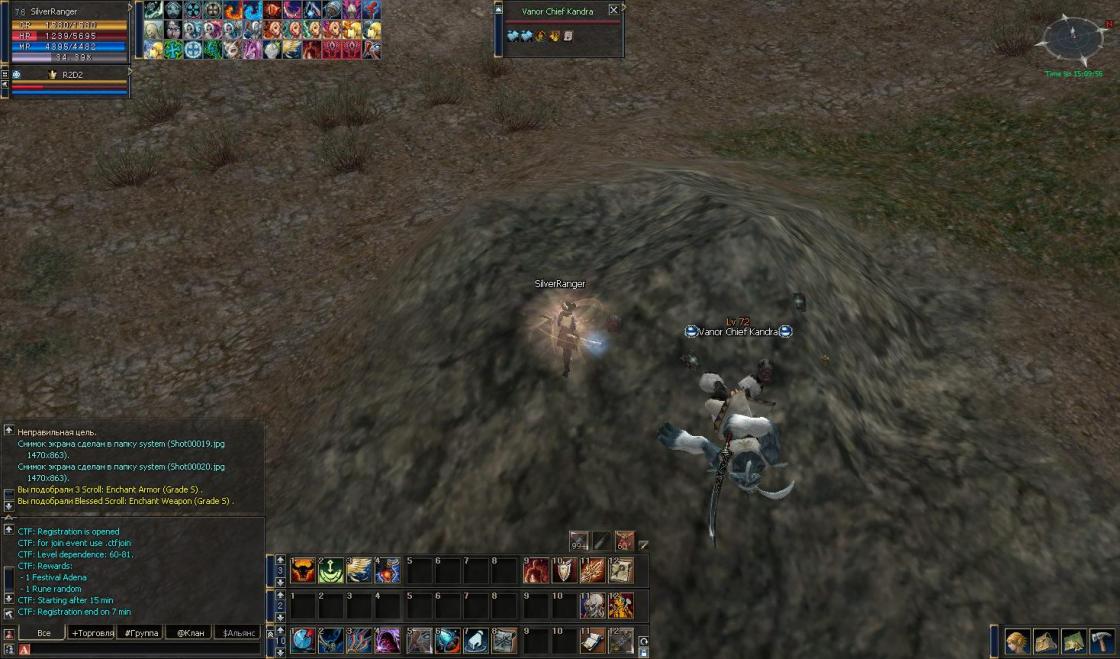Switch to the @Клан clan chat tab

(189, 633)
